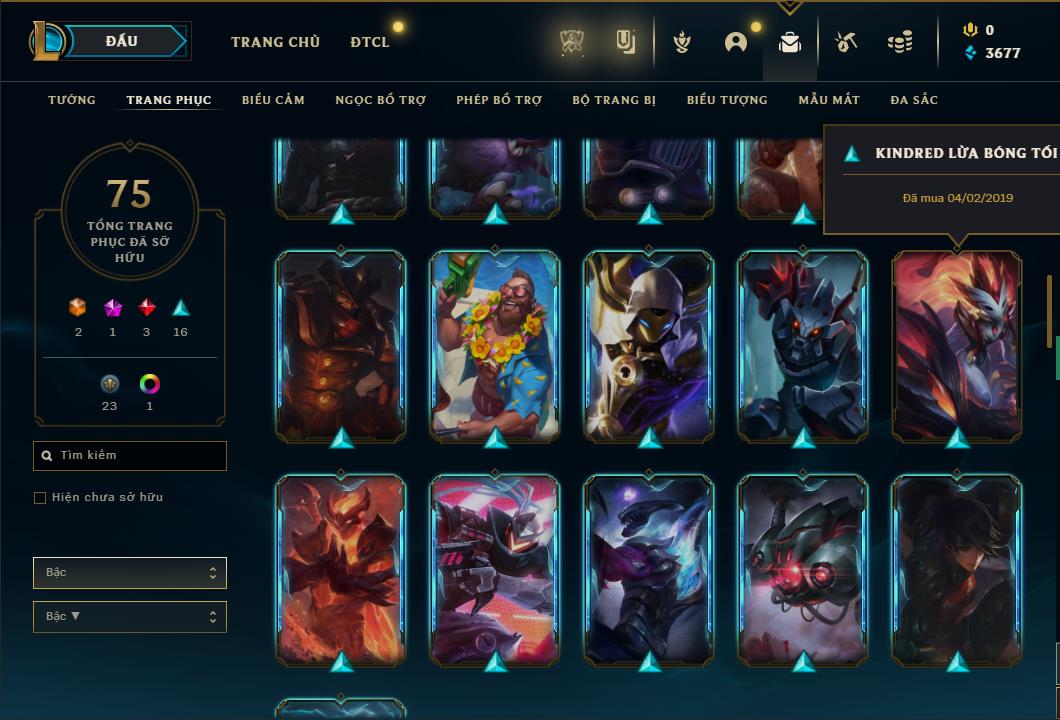The image size is (1060, 720).
Task: Select the BIỂU CẢM tab
Action: [x=273, y=100]
